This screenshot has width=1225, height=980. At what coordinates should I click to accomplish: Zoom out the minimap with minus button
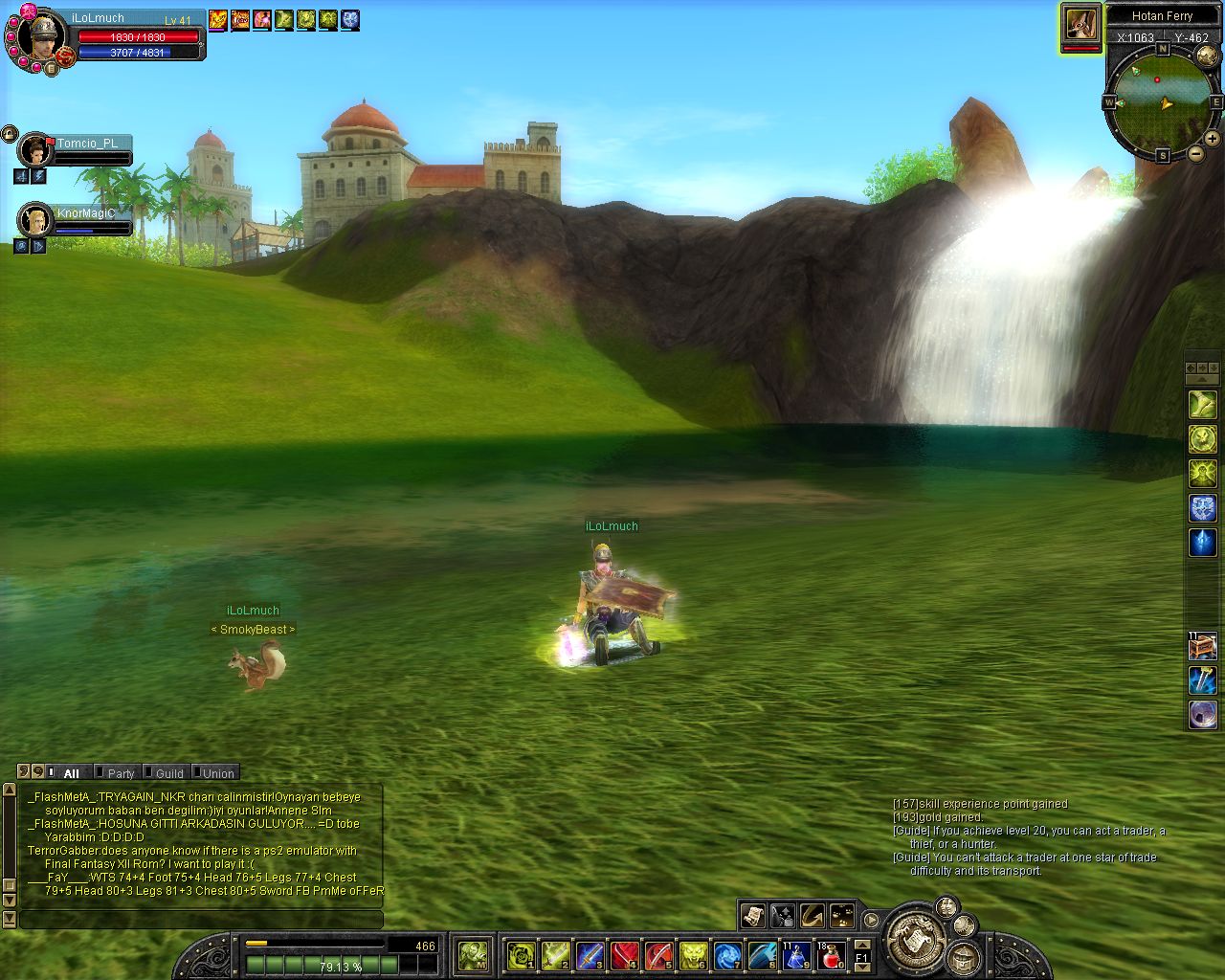[1195, 154]
